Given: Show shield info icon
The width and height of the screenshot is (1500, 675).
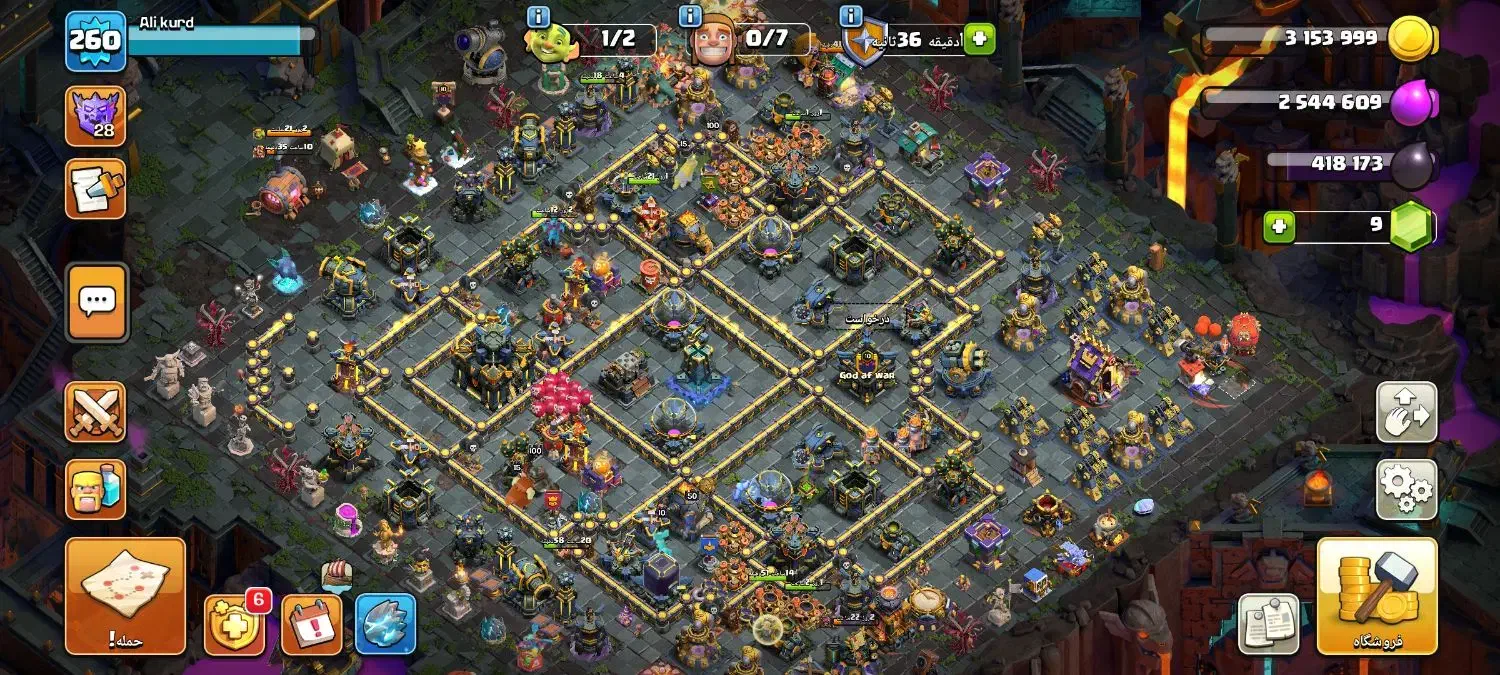Looking at the screenshot, I should [x=851, y=17].
